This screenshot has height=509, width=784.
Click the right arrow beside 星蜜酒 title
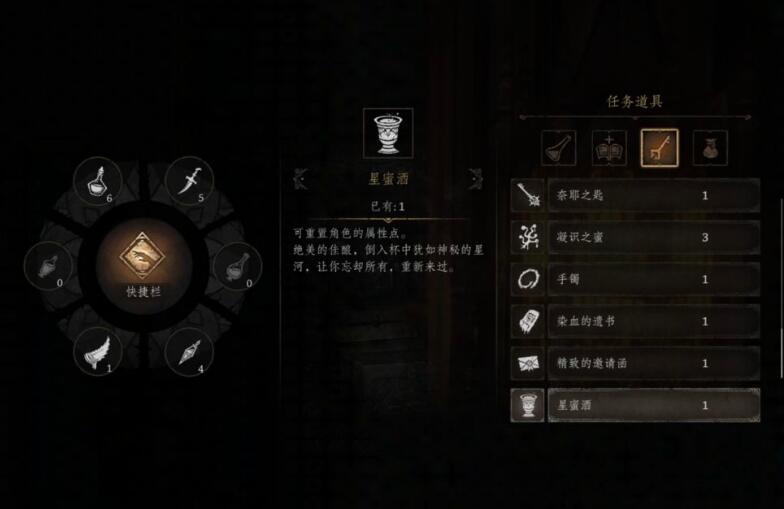(x=475, y=179)
